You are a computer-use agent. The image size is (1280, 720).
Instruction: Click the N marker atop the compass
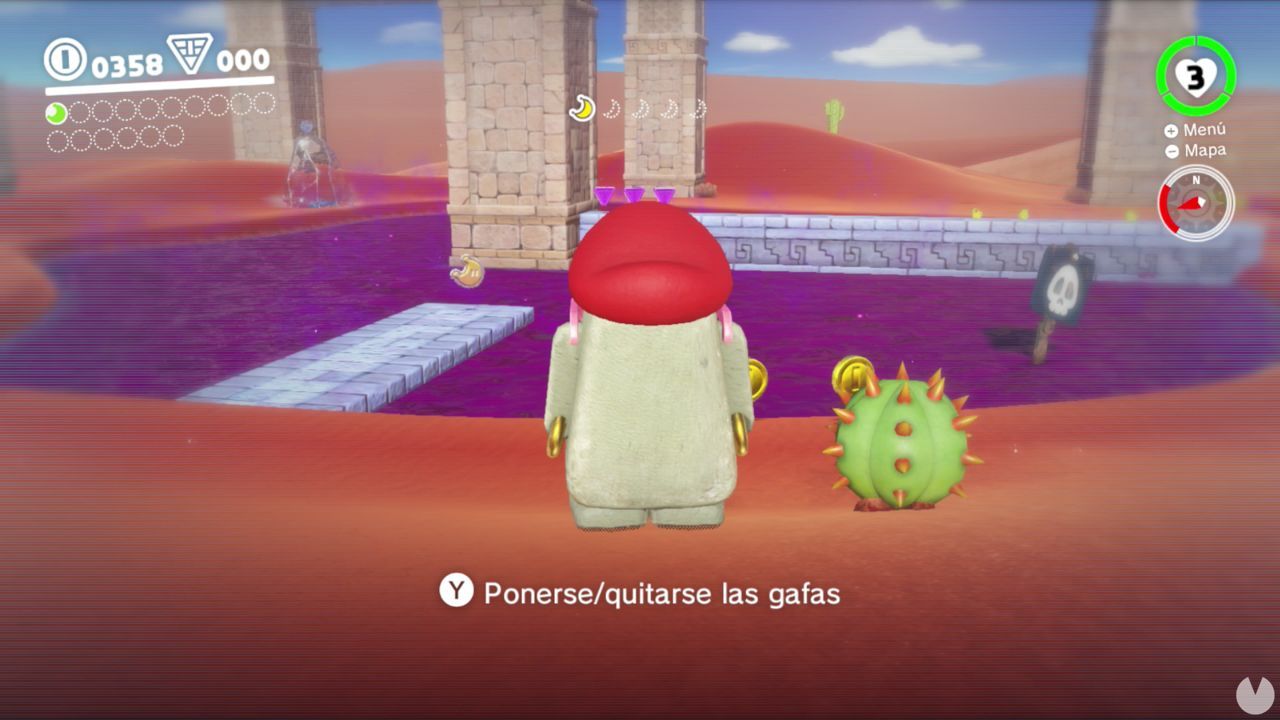click(x=1196, y=180)
